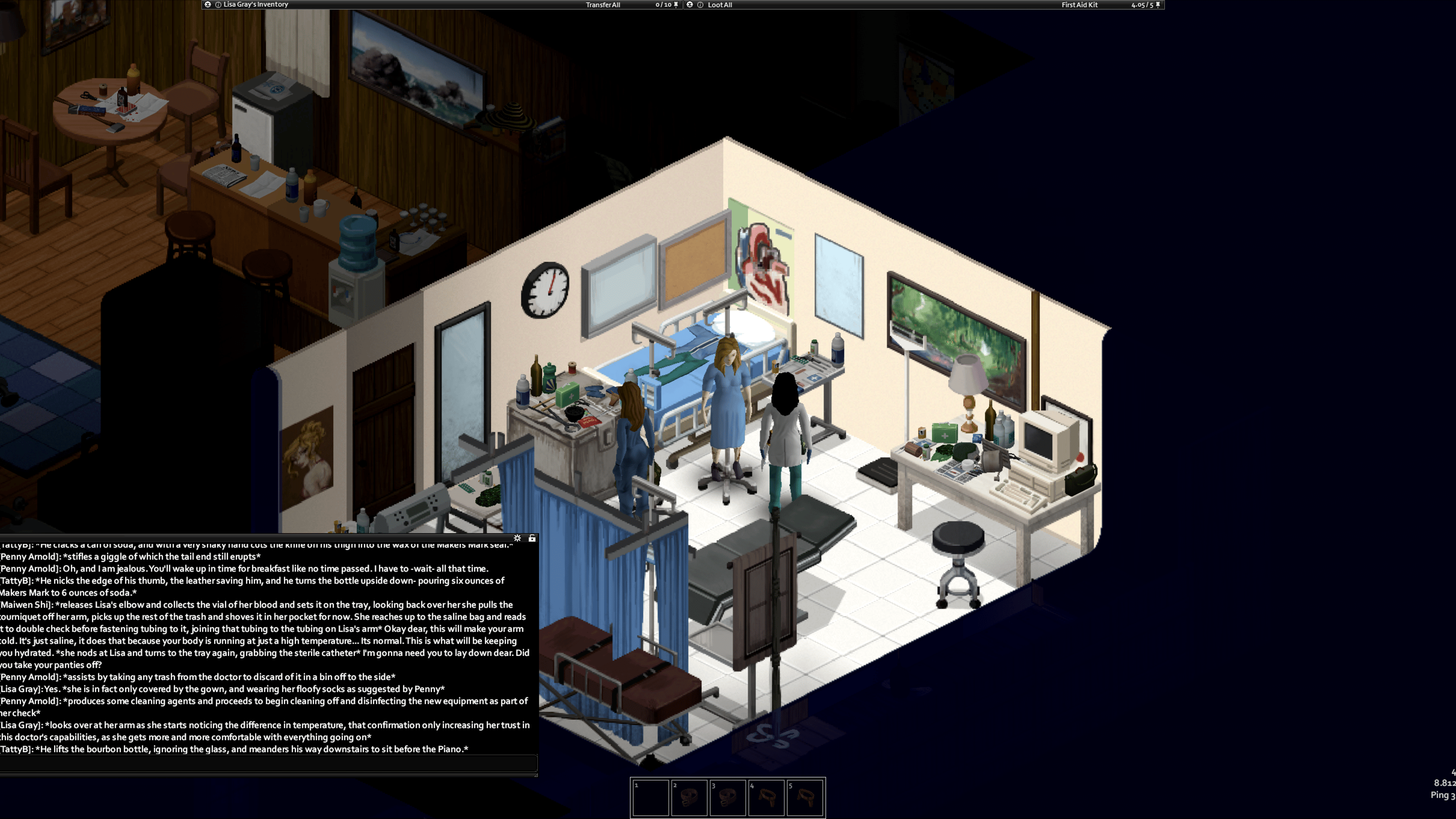Open info icon beside Lisa Gray's Inventory
Viewport: 1456px width, 819px height.
point(218,5)
